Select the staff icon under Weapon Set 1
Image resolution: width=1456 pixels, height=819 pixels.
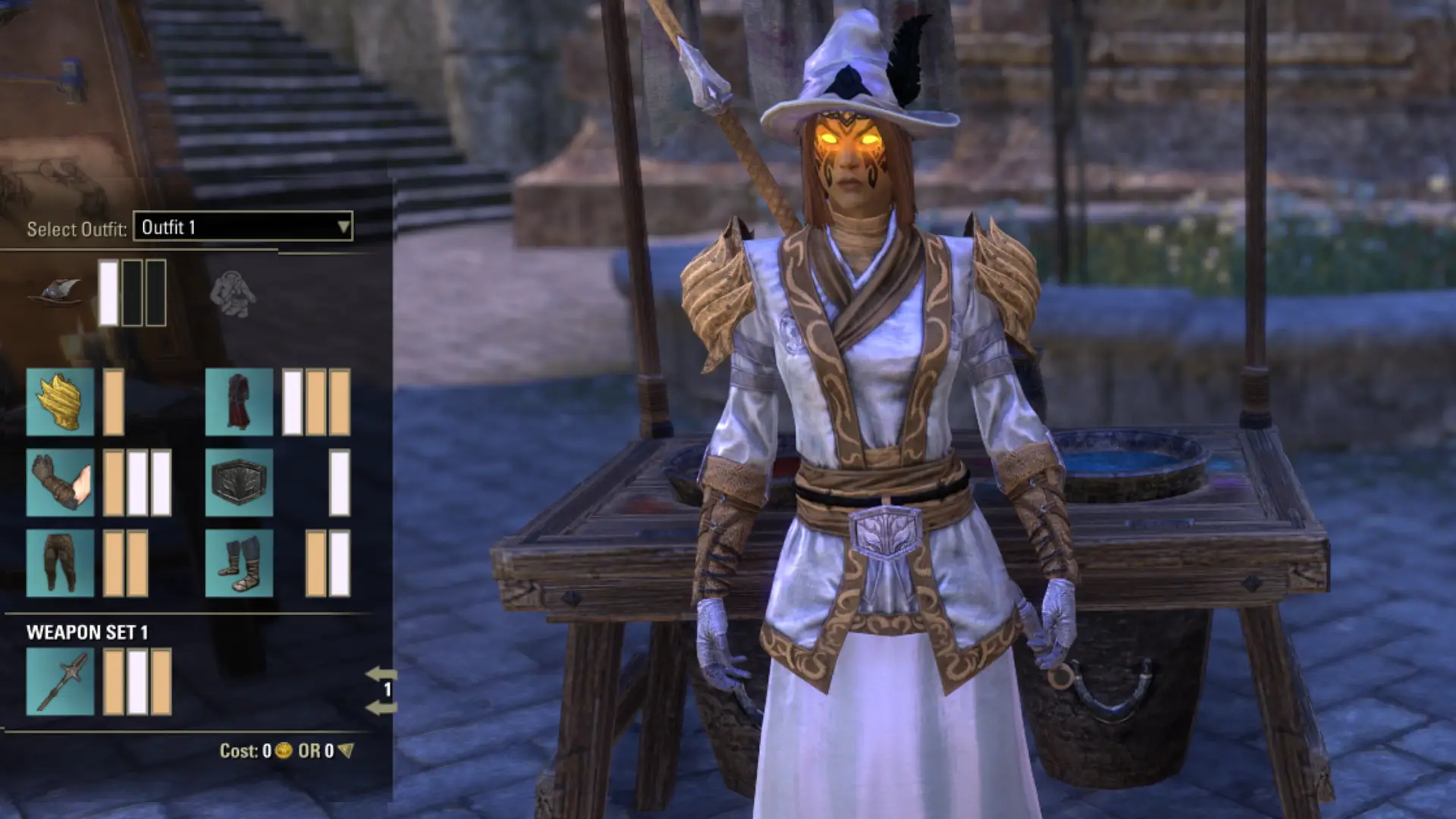click(x=61, y=680)
